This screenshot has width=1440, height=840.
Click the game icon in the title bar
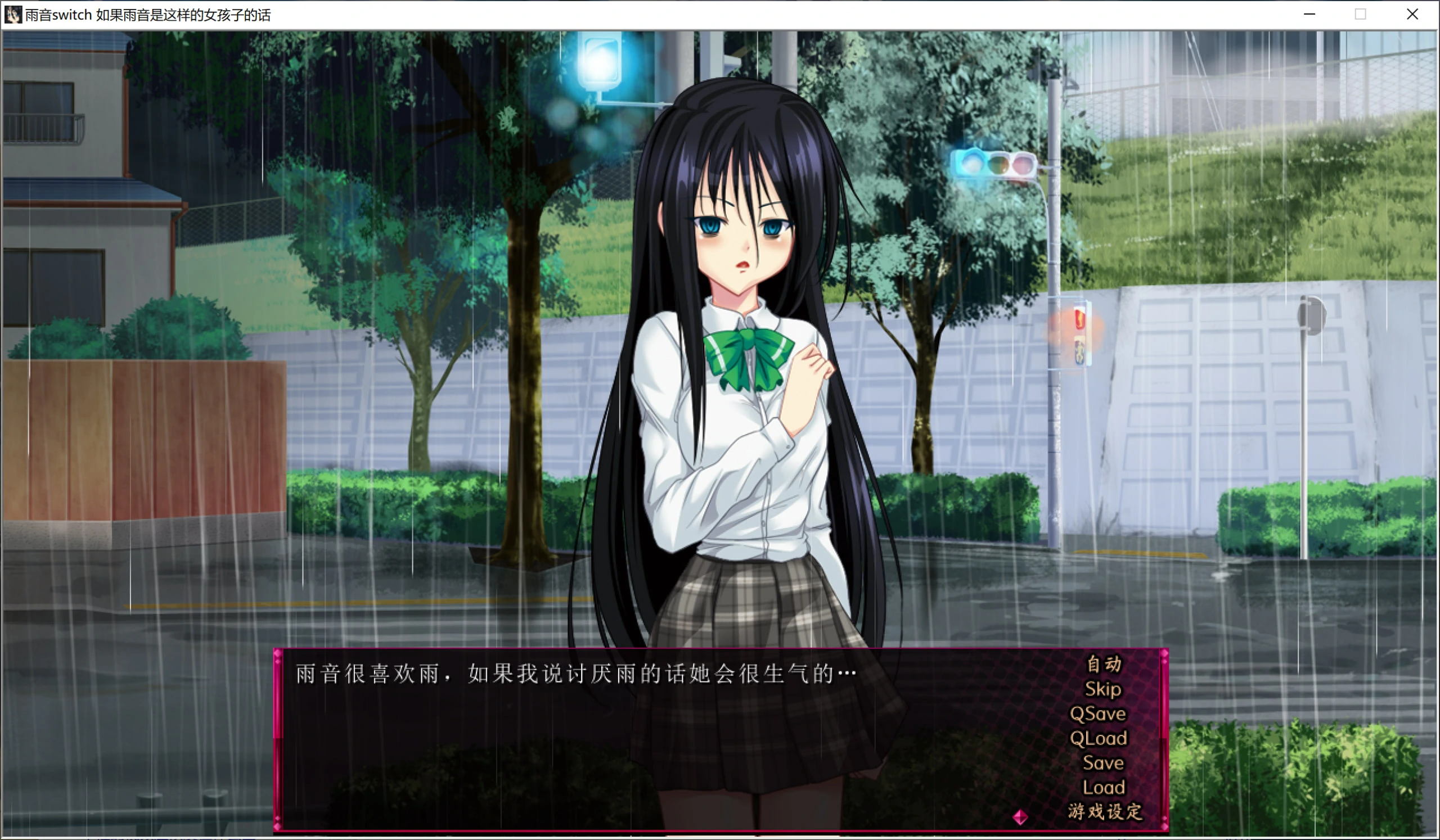point(14,14)
